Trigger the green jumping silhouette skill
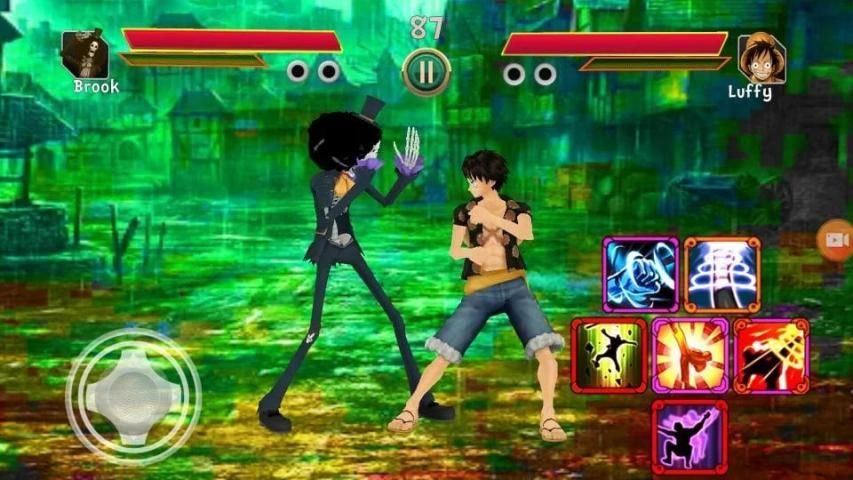Screen dimensions: 853x480 click(608, 355)
